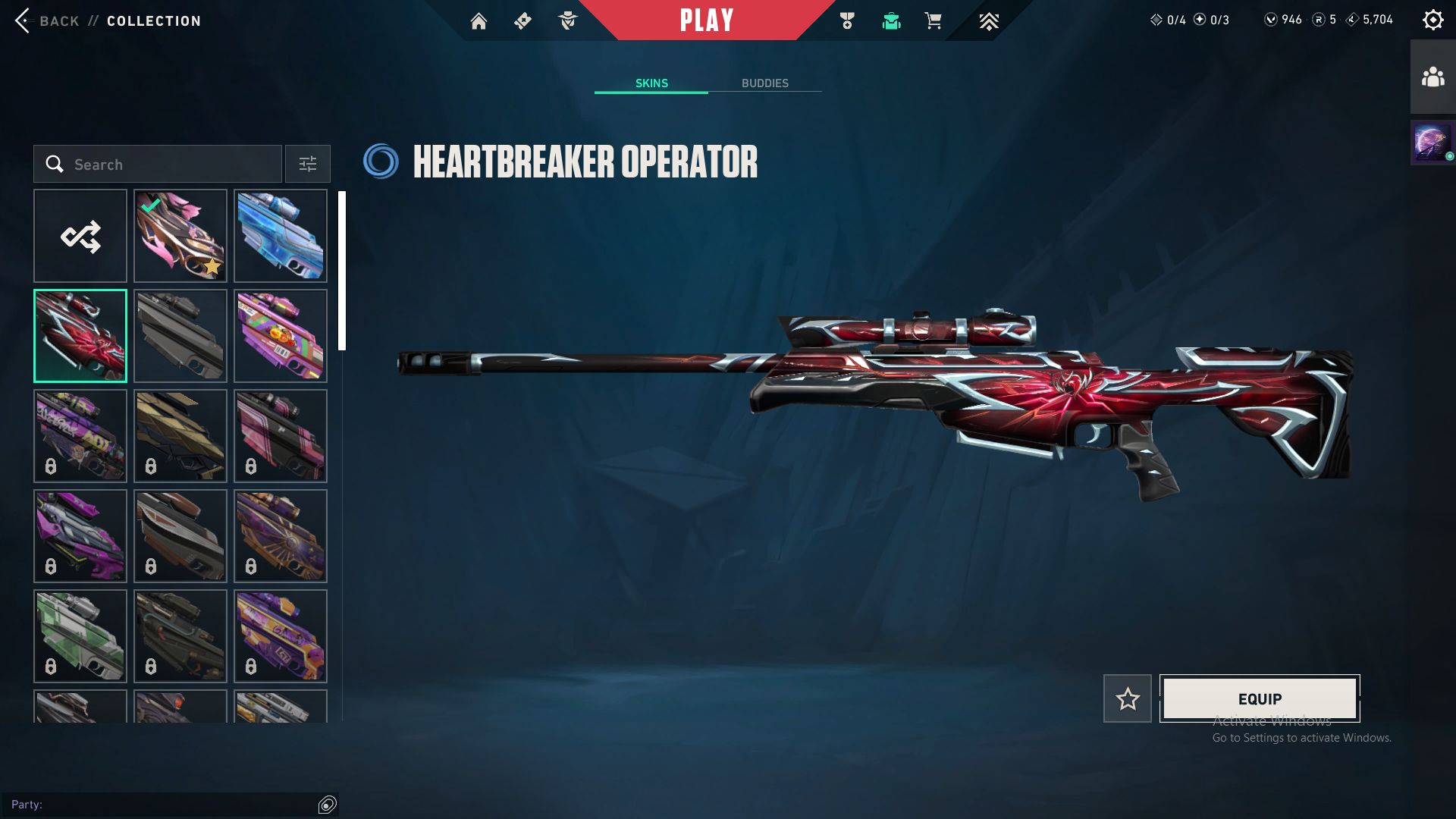This screenshot has height=819, width=1456.
Task: Open the settings gear
Action: (1432, 20)
